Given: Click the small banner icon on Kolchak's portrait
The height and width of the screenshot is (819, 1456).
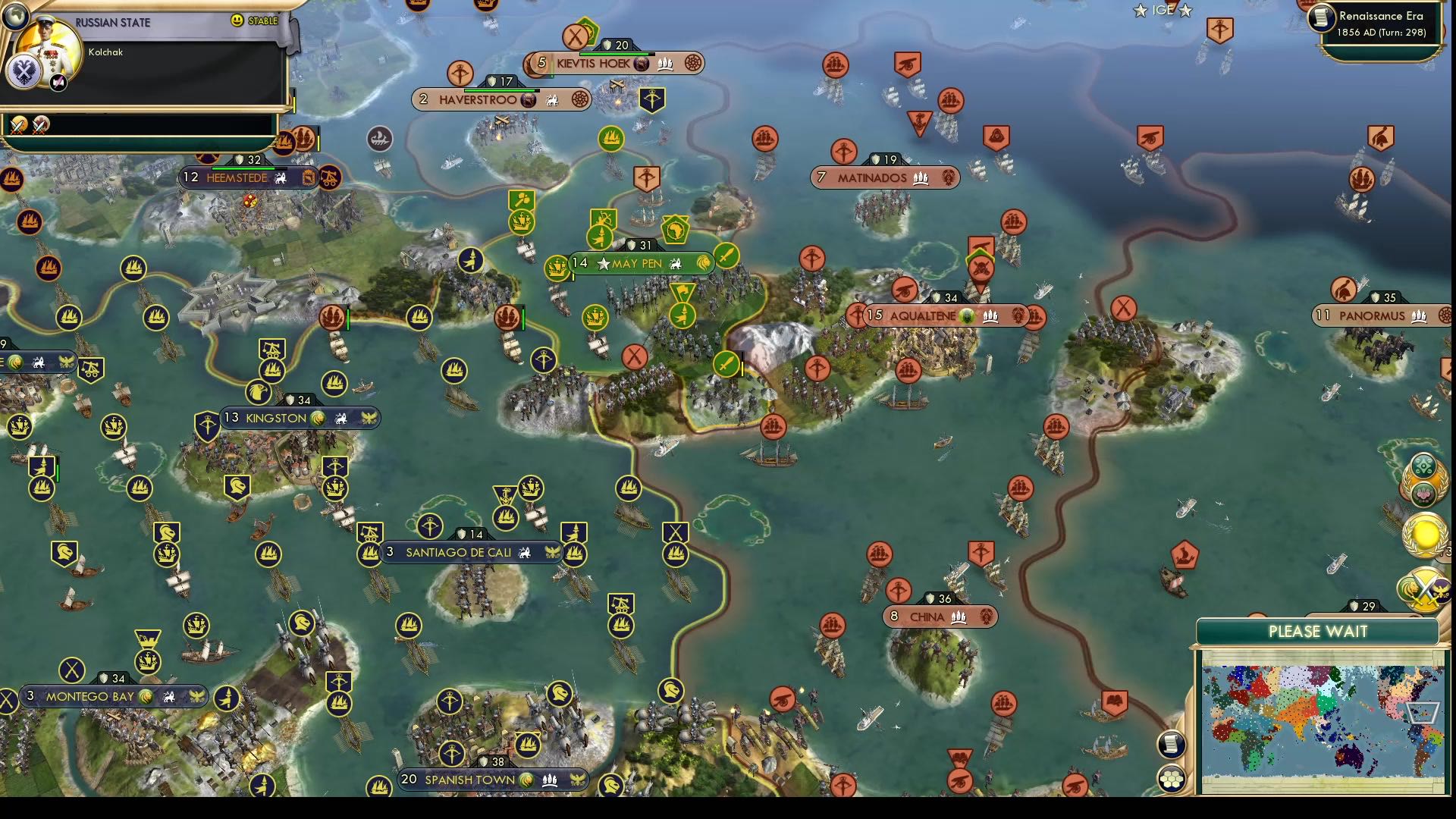Looking at the screenshot, I should [57, 82].
